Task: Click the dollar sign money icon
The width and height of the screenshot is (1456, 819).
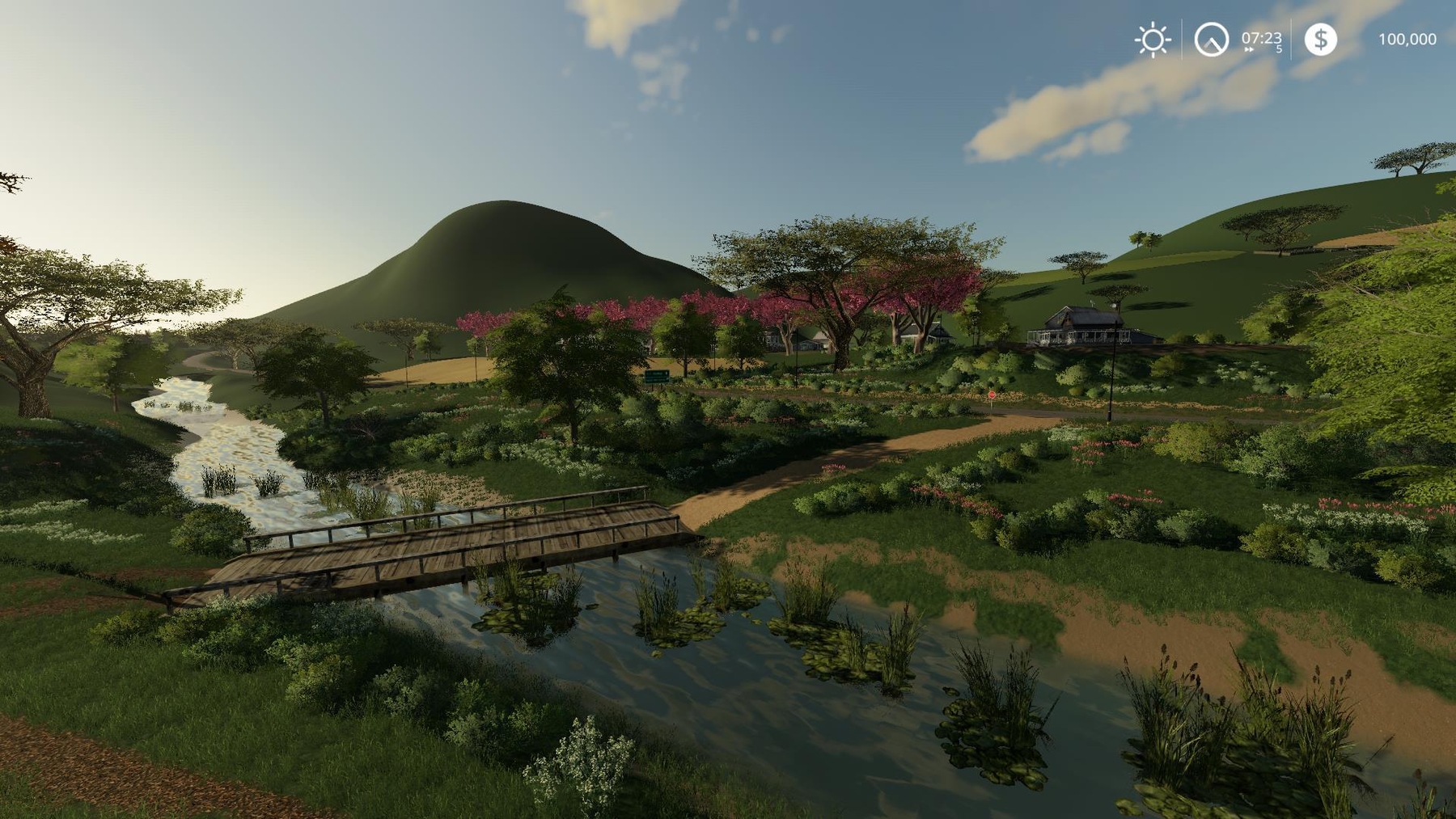Action: 1320,39
